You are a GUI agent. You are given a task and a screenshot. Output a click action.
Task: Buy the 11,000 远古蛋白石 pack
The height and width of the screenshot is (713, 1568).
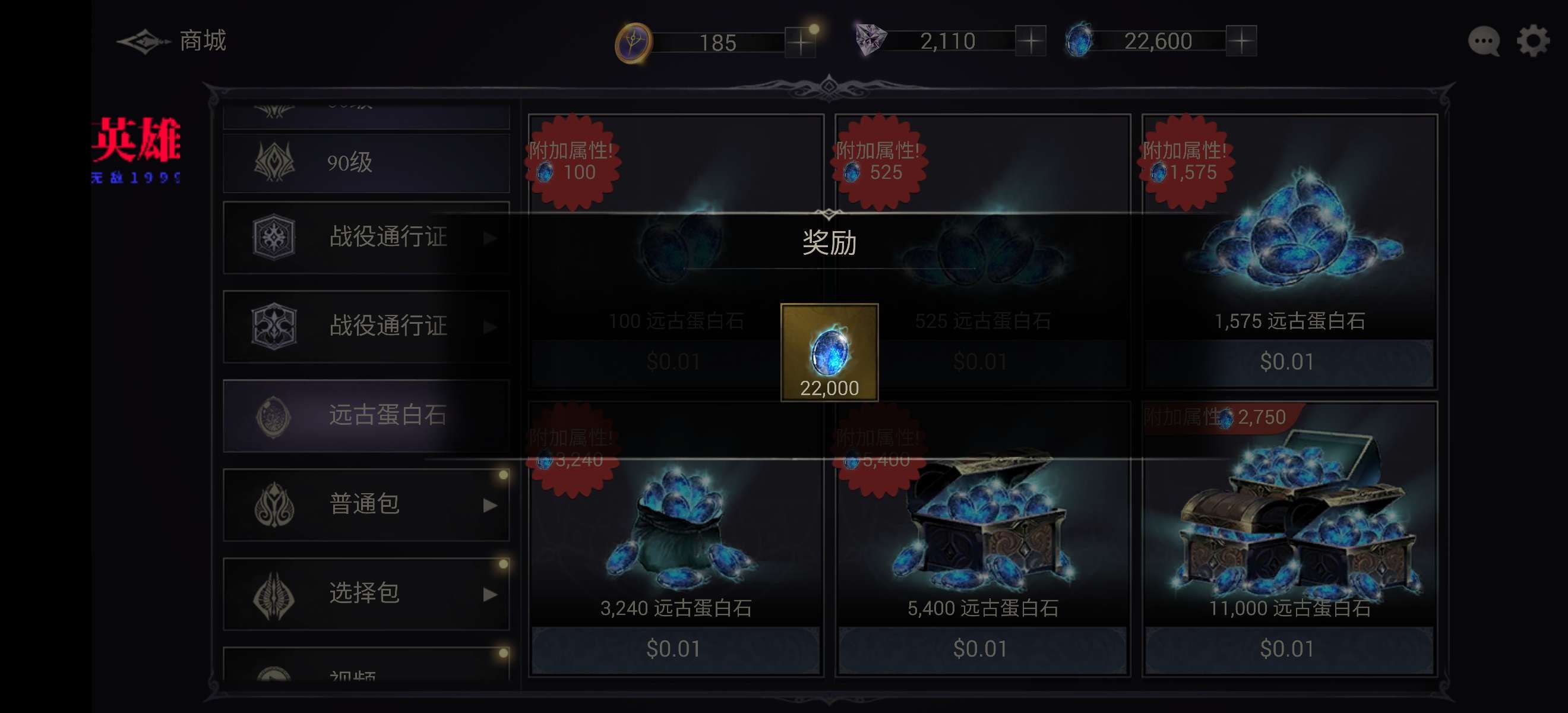tap(1288, 648)
